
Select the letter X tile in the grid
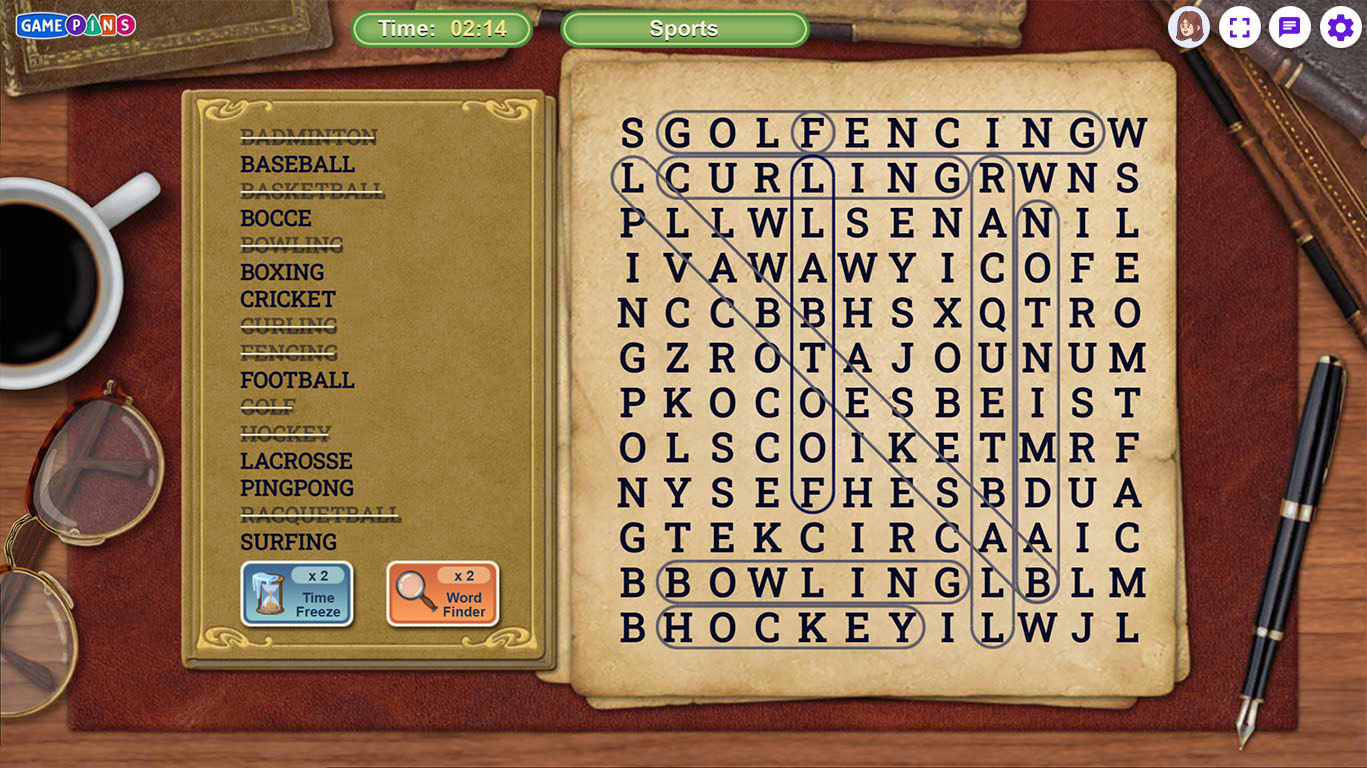[947, 313]
